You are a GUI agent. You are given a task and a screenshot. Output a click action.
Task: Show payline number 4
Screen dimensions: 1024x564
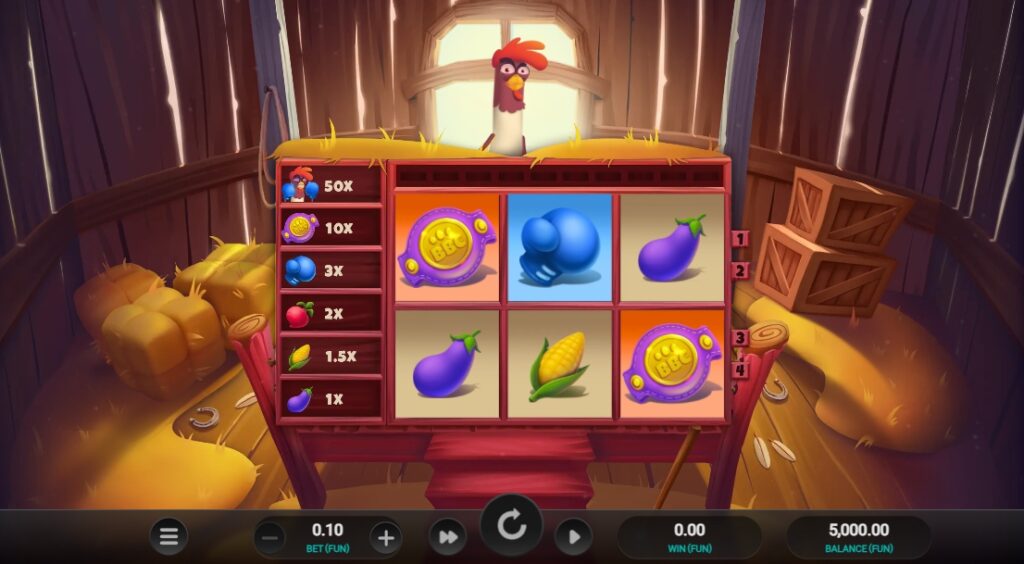click(741, 369)
